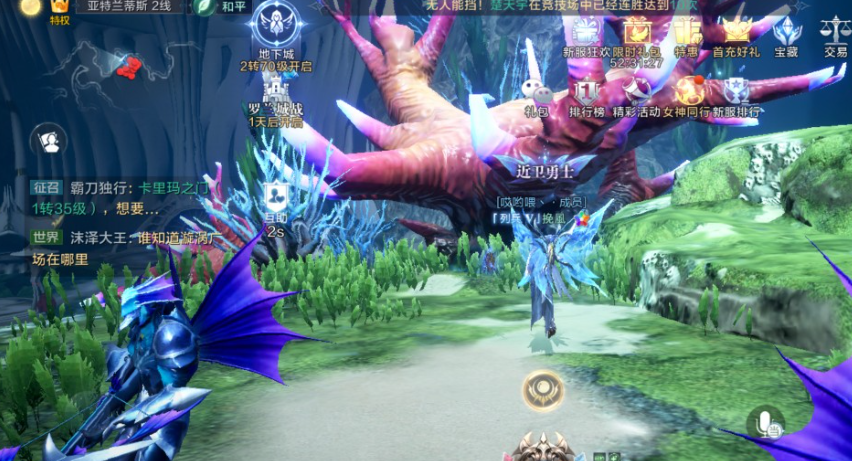This screenshot has width=852, height=461.
Task: Open the 新服狂欢 new server carnival
Action: pyautogui.click(x=582, y=34)
